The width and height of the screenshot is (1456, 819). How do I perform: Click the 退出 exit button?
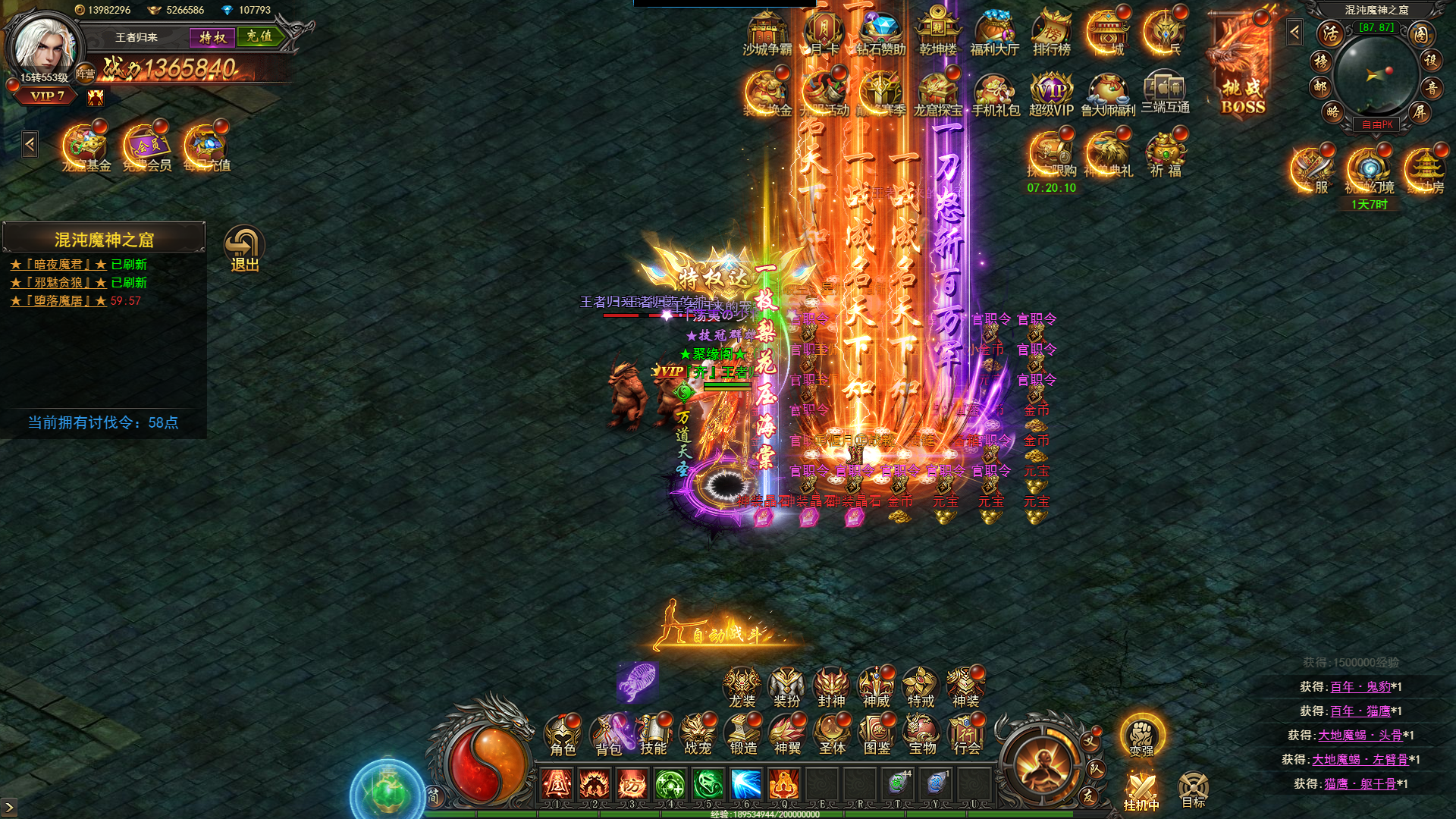coord(244,249)
